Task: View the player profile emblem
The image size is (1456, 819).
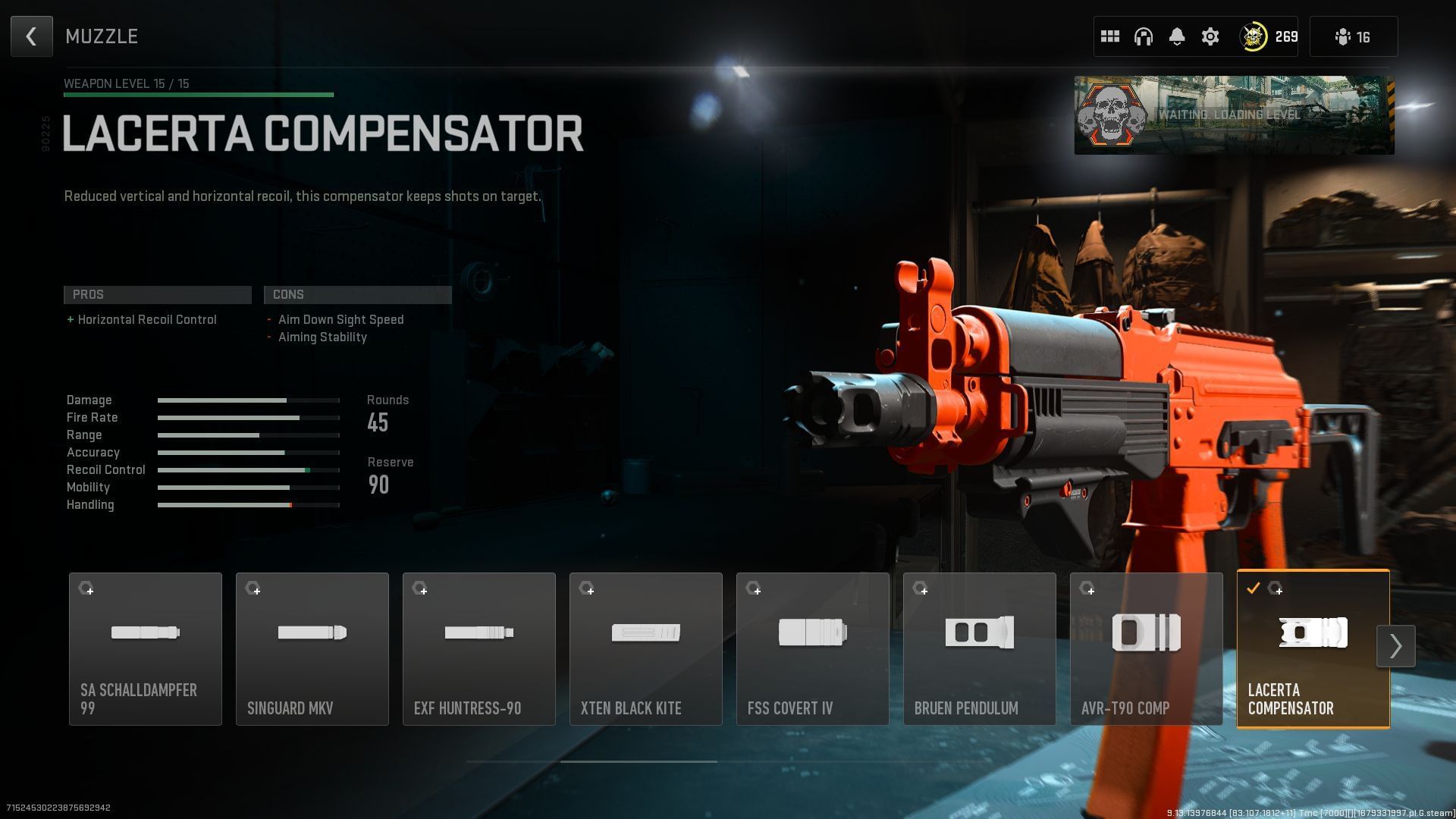Action: (1254, 36)
